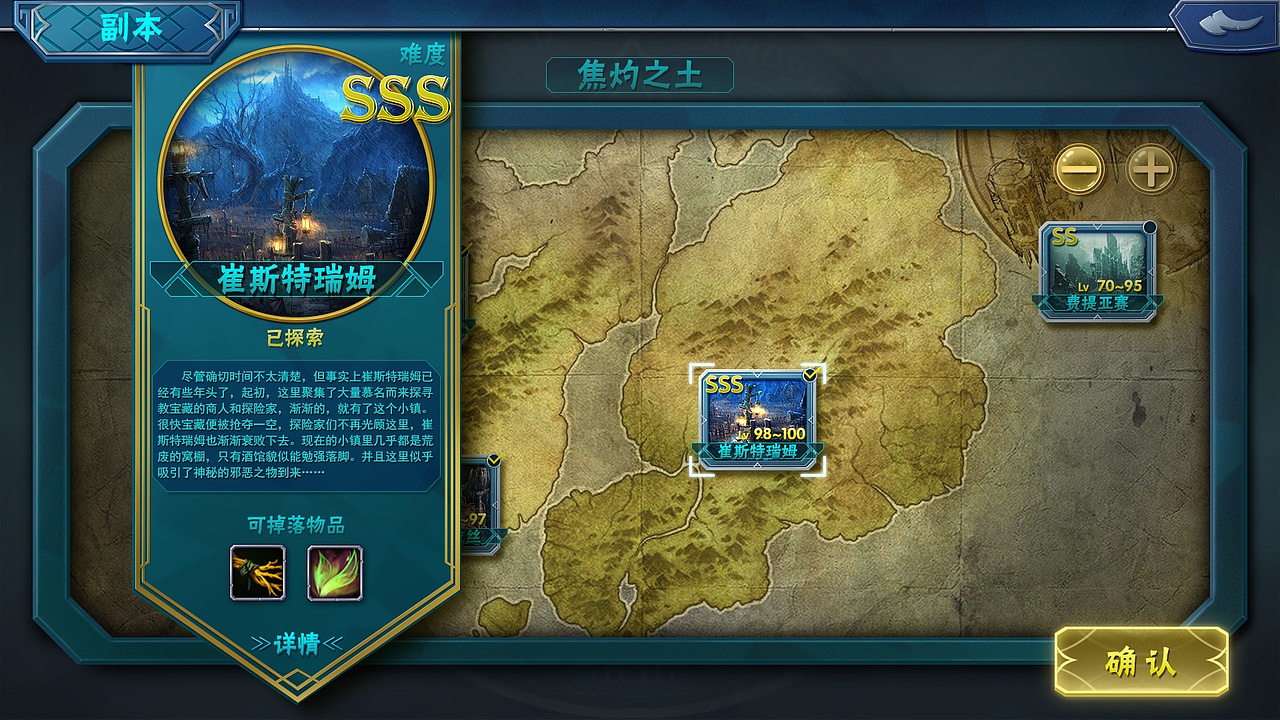Open the 焦灼之土 region header
The width and height of the screenshot is (1280, 720).
pos(642,72)
